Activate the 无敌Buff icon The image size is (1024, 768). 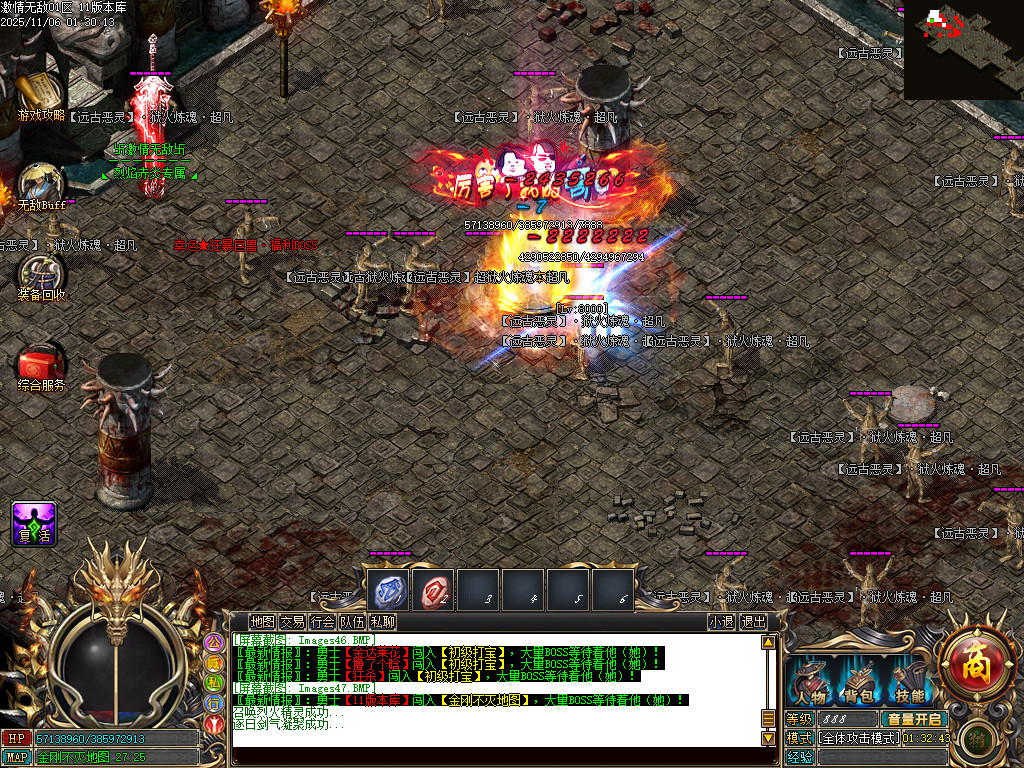(41, 185)
